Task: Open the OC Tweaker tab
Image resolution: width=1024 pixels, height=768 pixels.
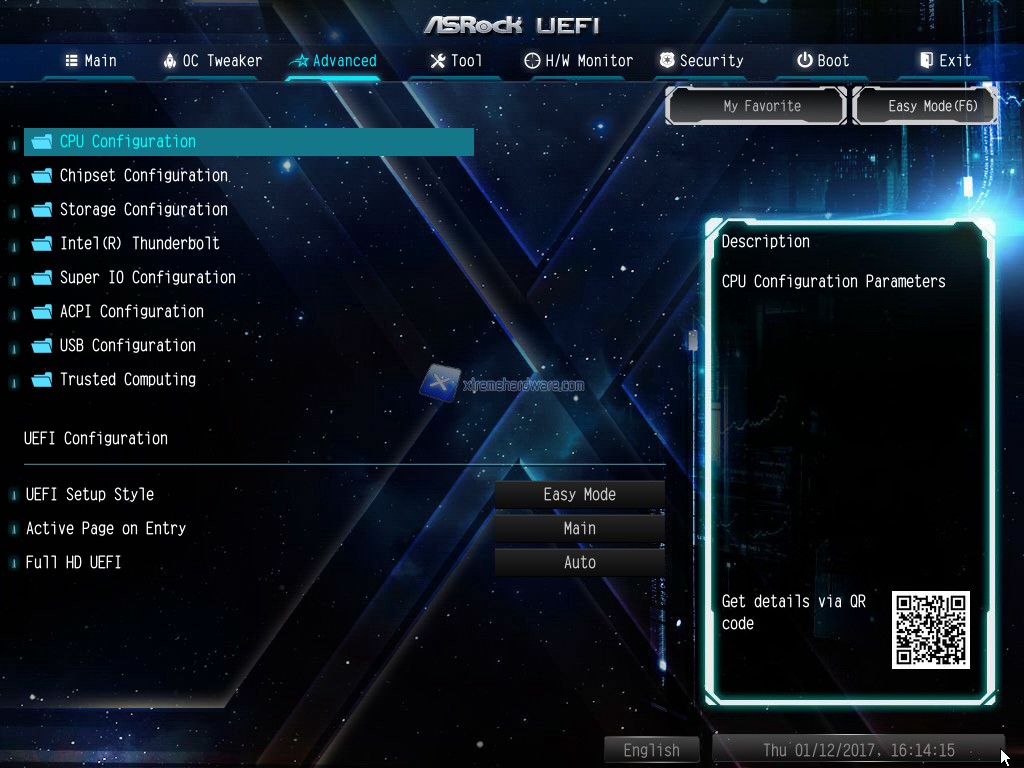Action: click(x=212, y=61)
